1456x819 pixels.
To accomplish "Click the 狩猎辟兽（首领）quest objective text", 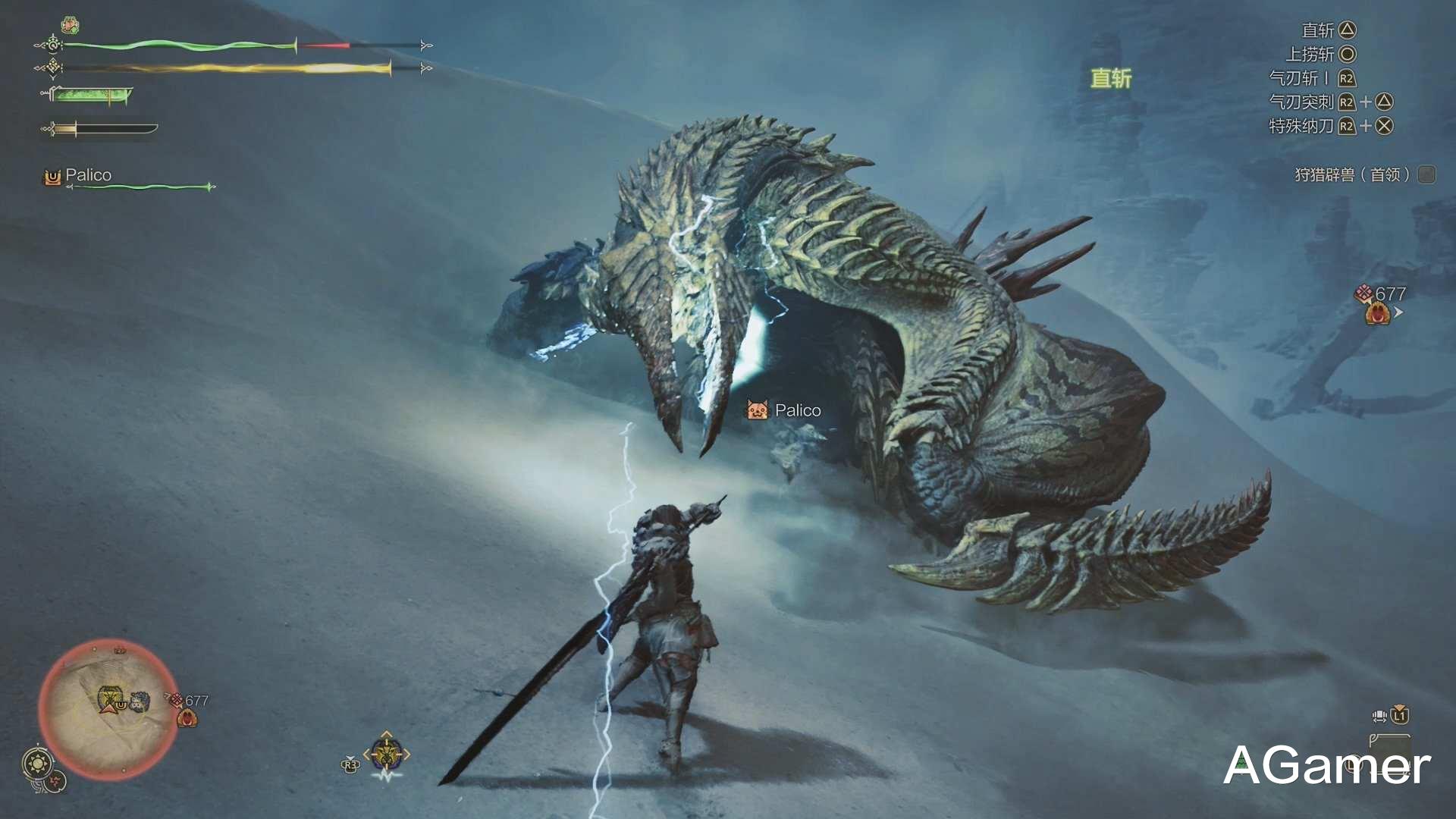I will (x=1351, y=174).
